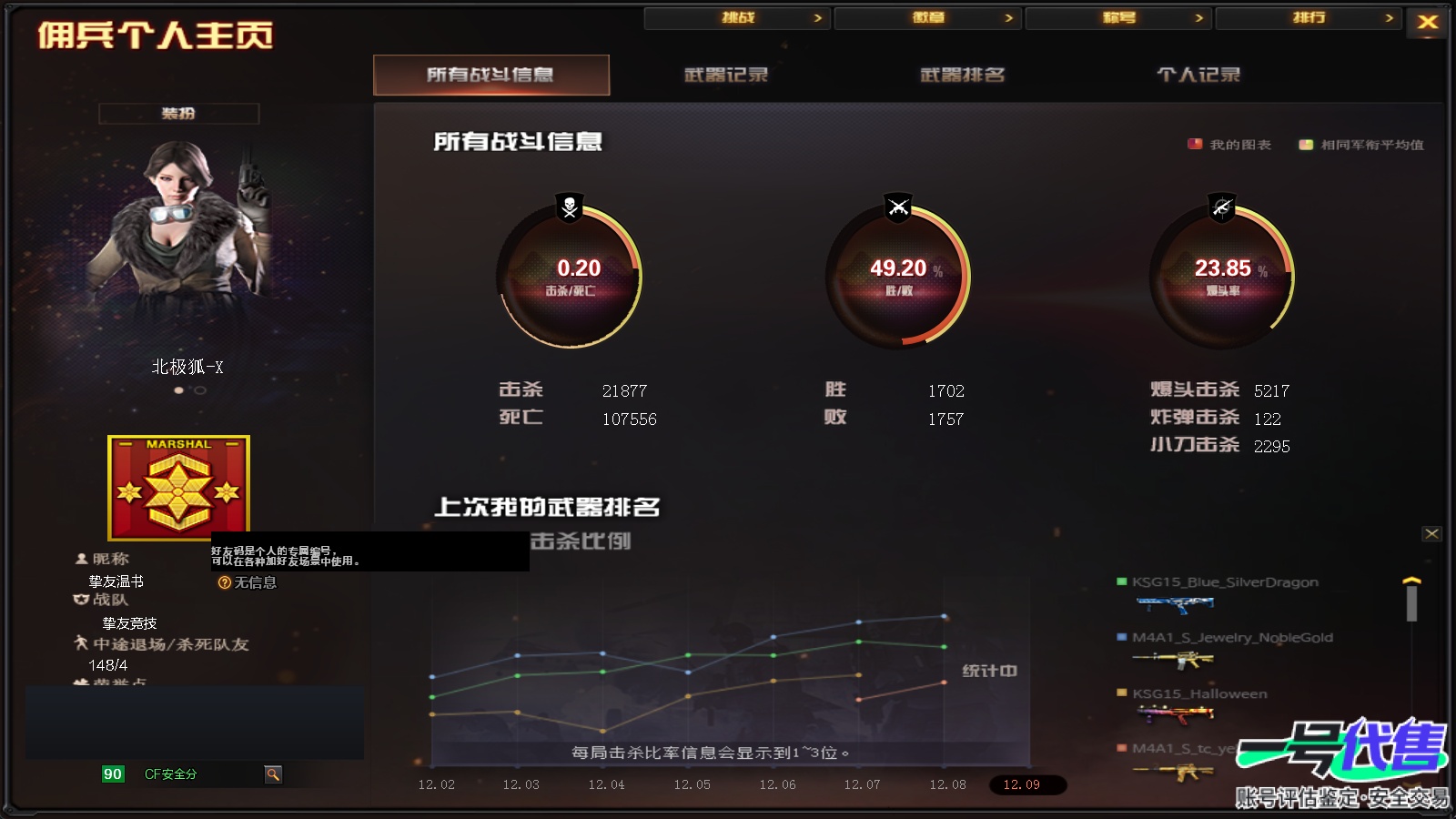
Task: Expand the 排行 section with its arrow
Action: (1390, 16)
